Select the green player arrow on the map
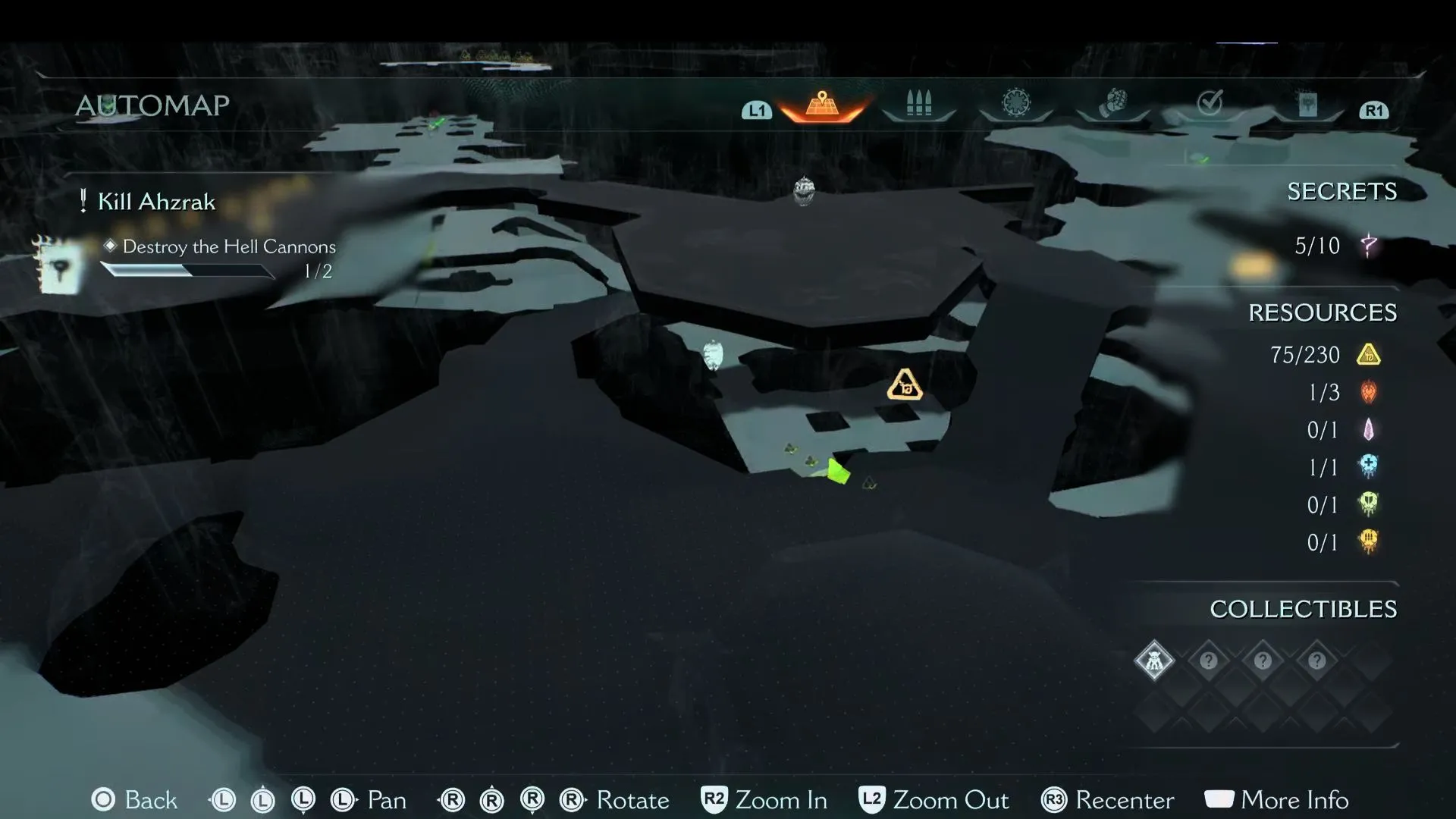This screenshot has width=1456, height=819. tap(837, 472)
